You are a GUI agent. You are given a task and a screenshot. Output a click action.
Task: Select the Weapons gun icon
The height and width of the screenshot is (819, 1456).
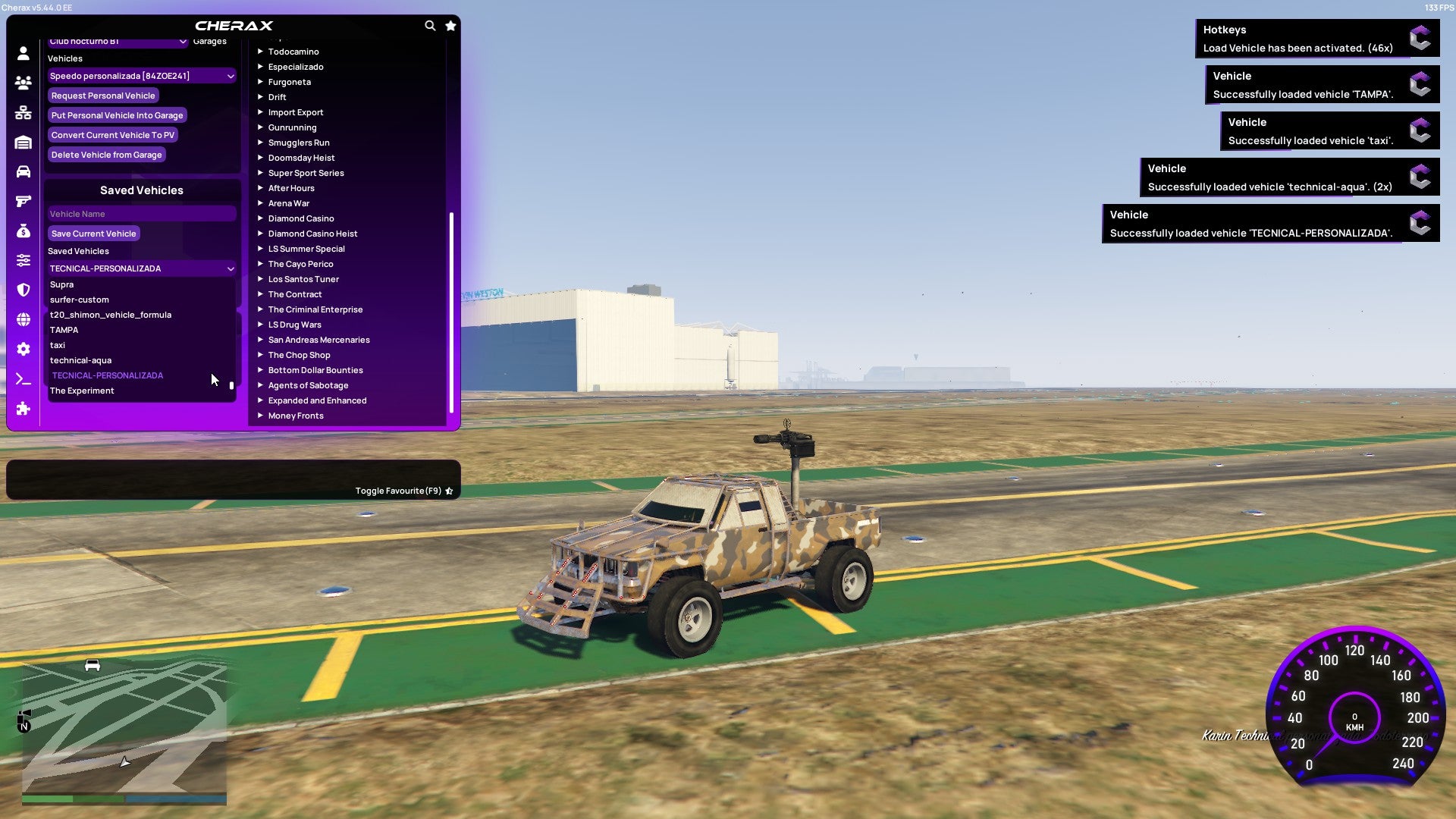point(23,201)
